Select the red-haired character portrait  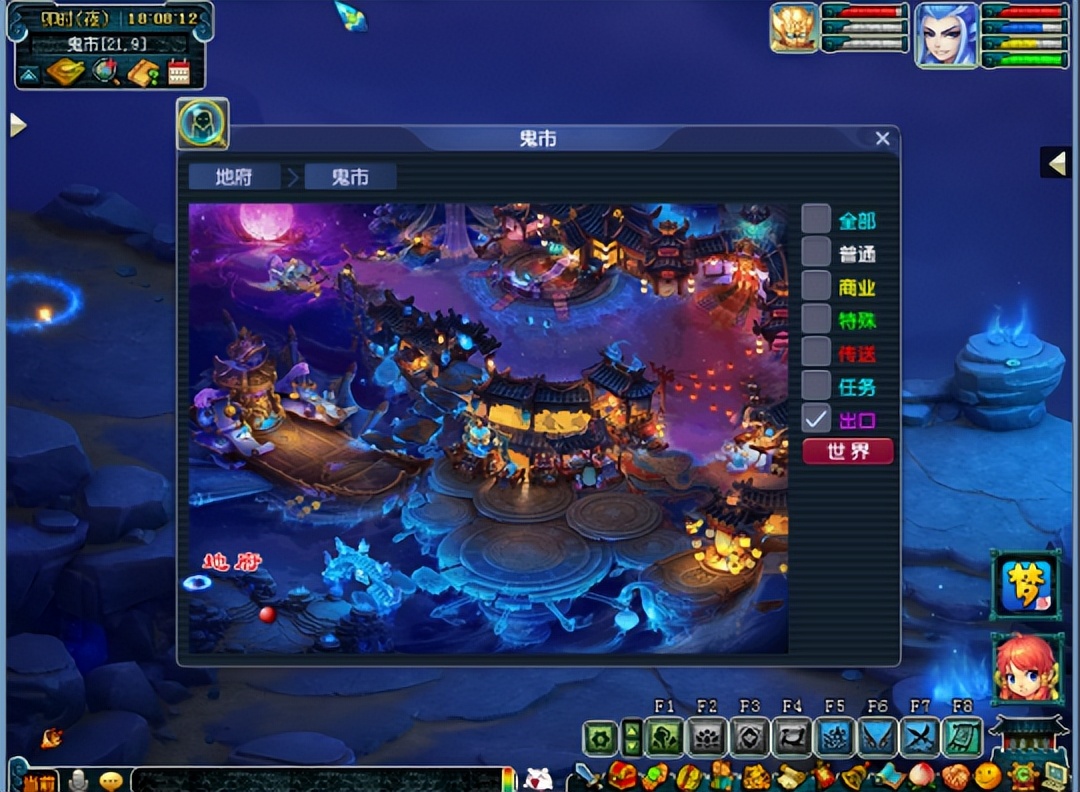[1025, 667]
